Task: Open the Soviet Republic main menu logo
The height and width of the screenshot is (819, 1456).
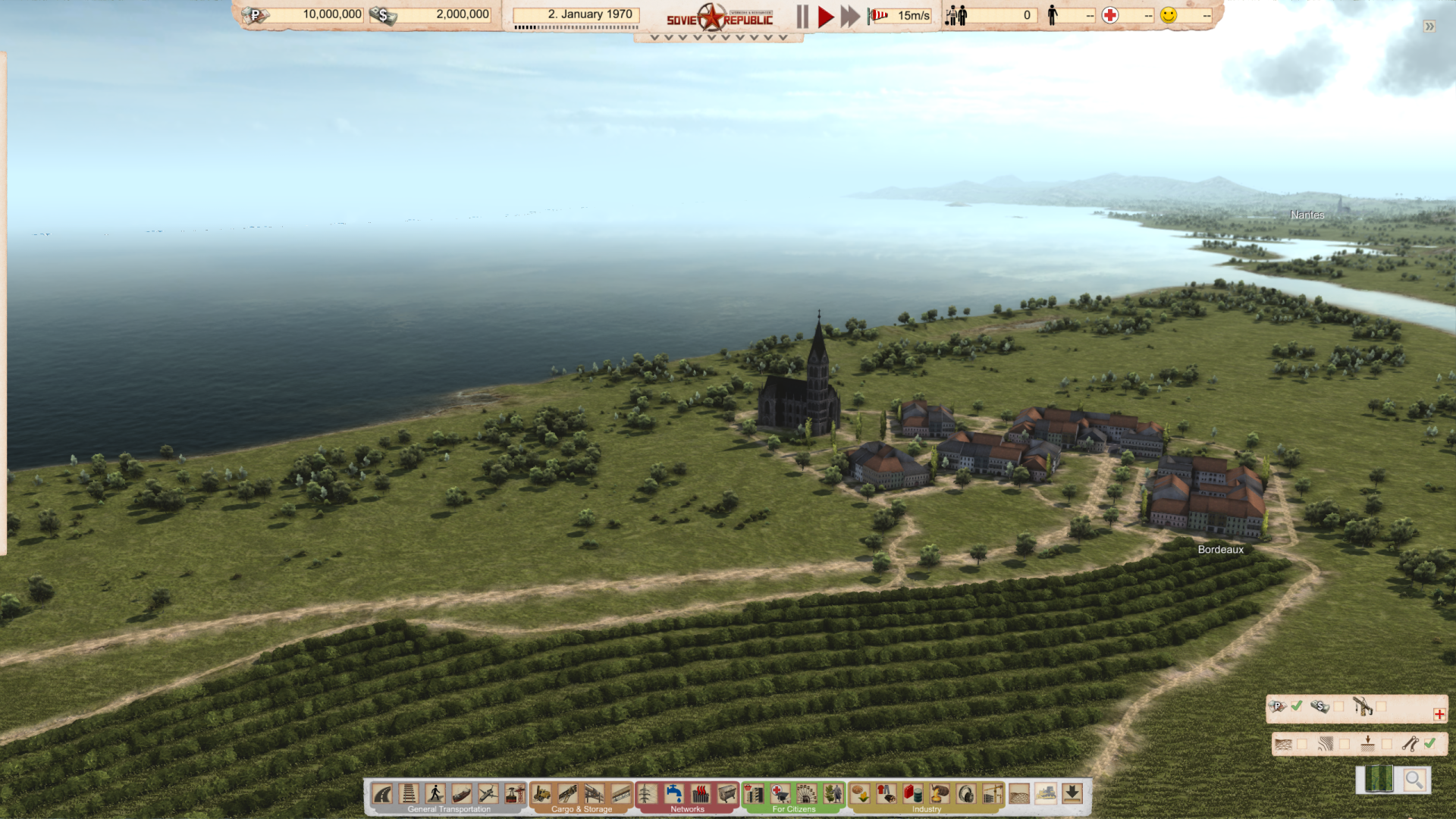Action: [719, 17]
